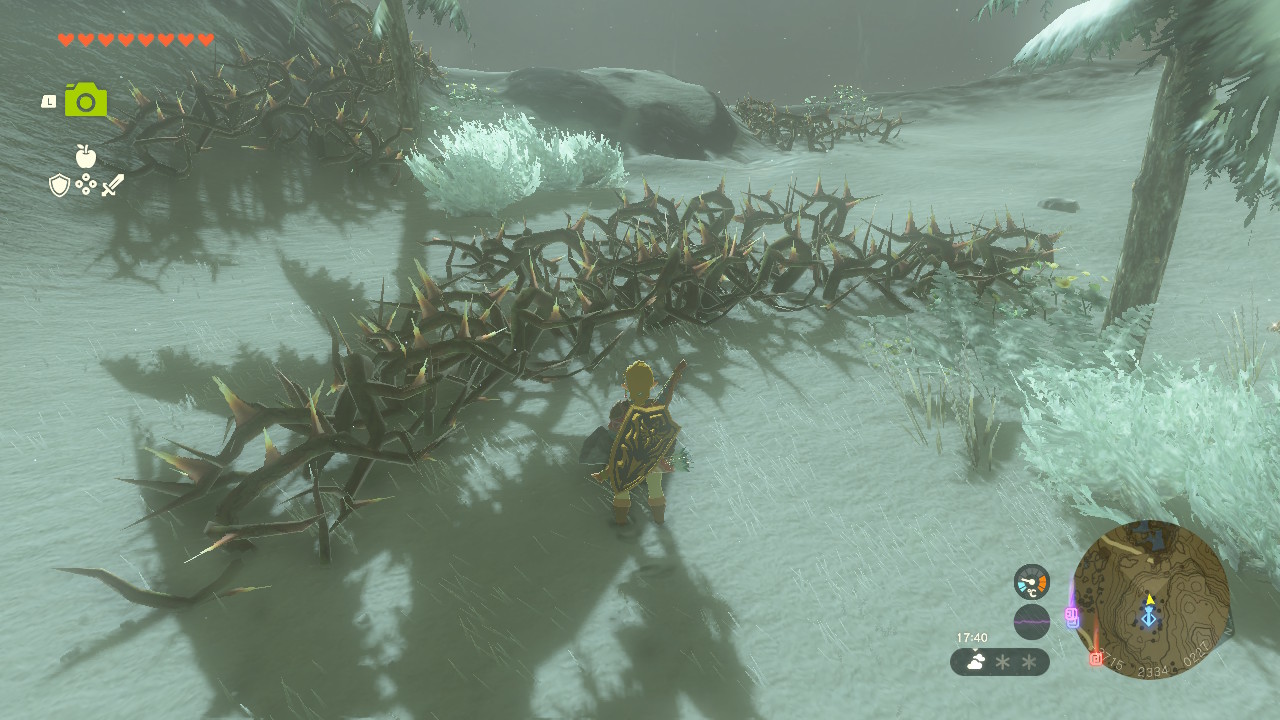Screen dimensions: 1280x720
Task: Check the temperature gauge dial
Action: point(1031,582)
